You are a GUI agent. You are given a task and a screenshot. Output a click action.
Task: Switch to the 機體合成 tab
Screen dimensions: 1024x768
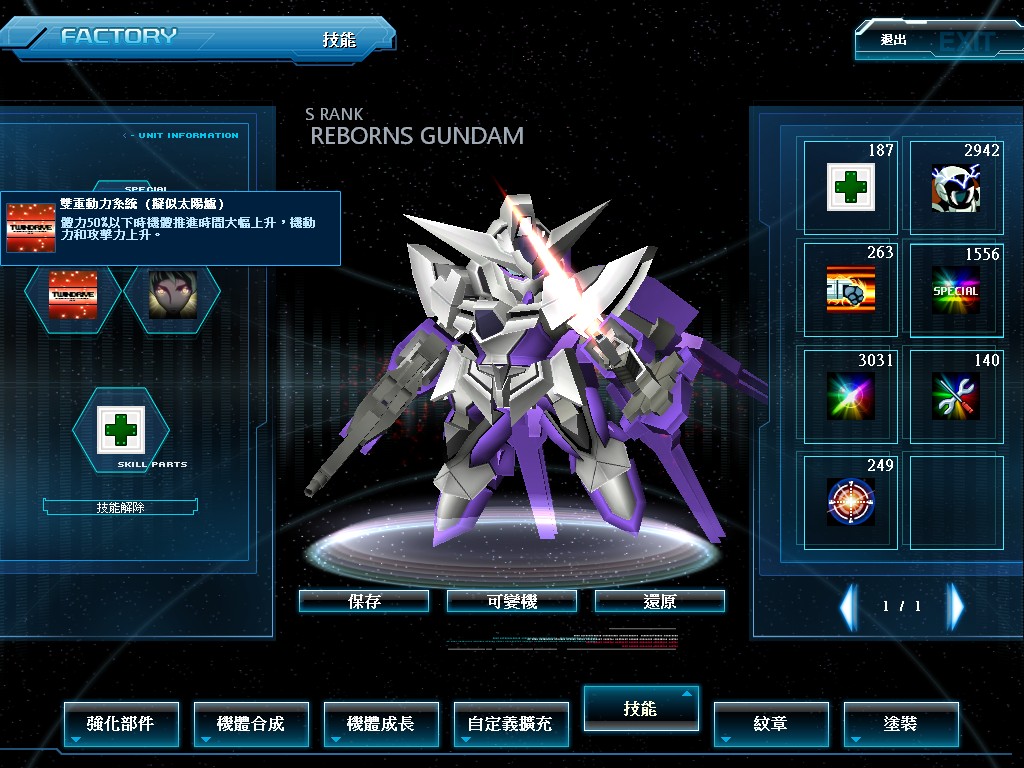click(251, 723)
